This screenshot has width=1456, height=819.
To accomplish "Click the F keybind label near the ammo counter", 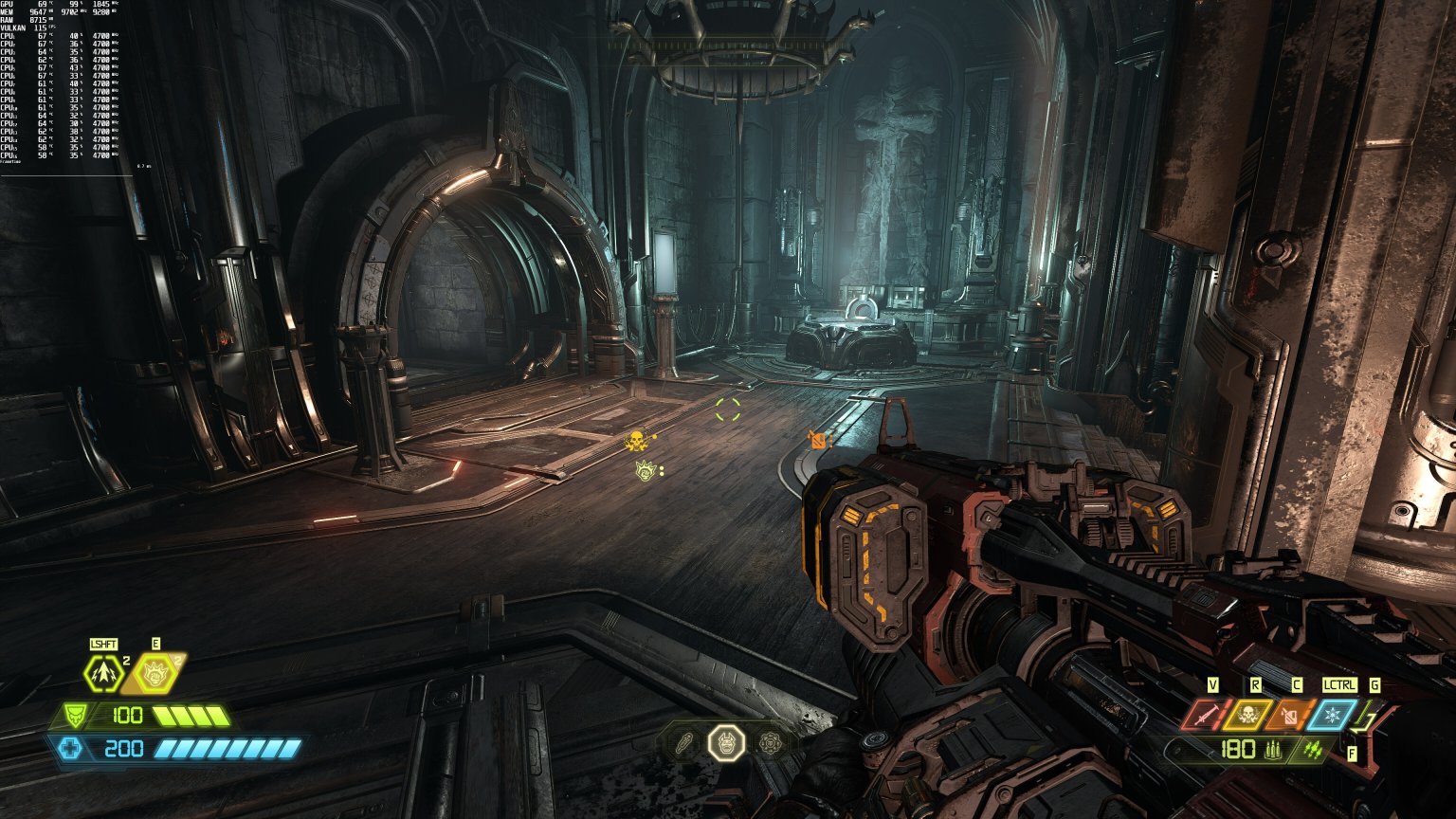I will tap(1352, 754).
